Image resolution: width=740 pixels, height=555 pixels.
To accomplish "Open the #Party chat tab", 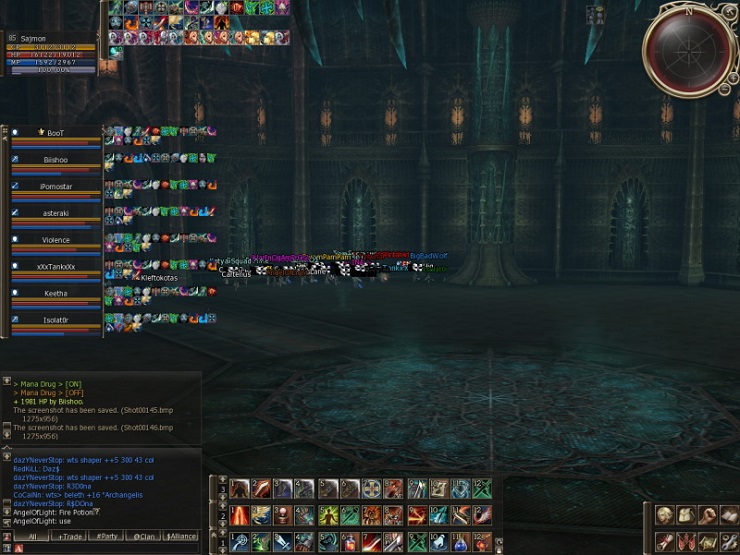I will (106, 537).
